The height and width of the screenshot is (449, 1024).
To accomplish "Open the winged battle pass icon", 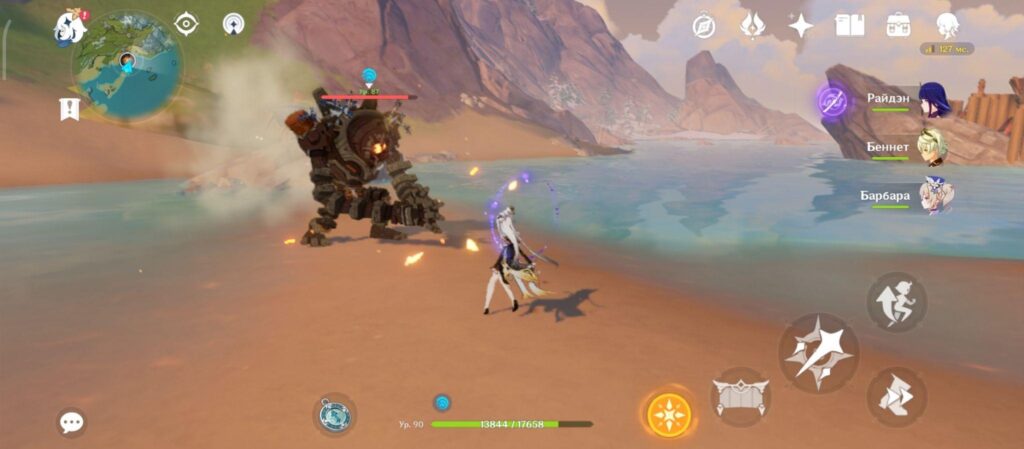I will tap(752, 26).
